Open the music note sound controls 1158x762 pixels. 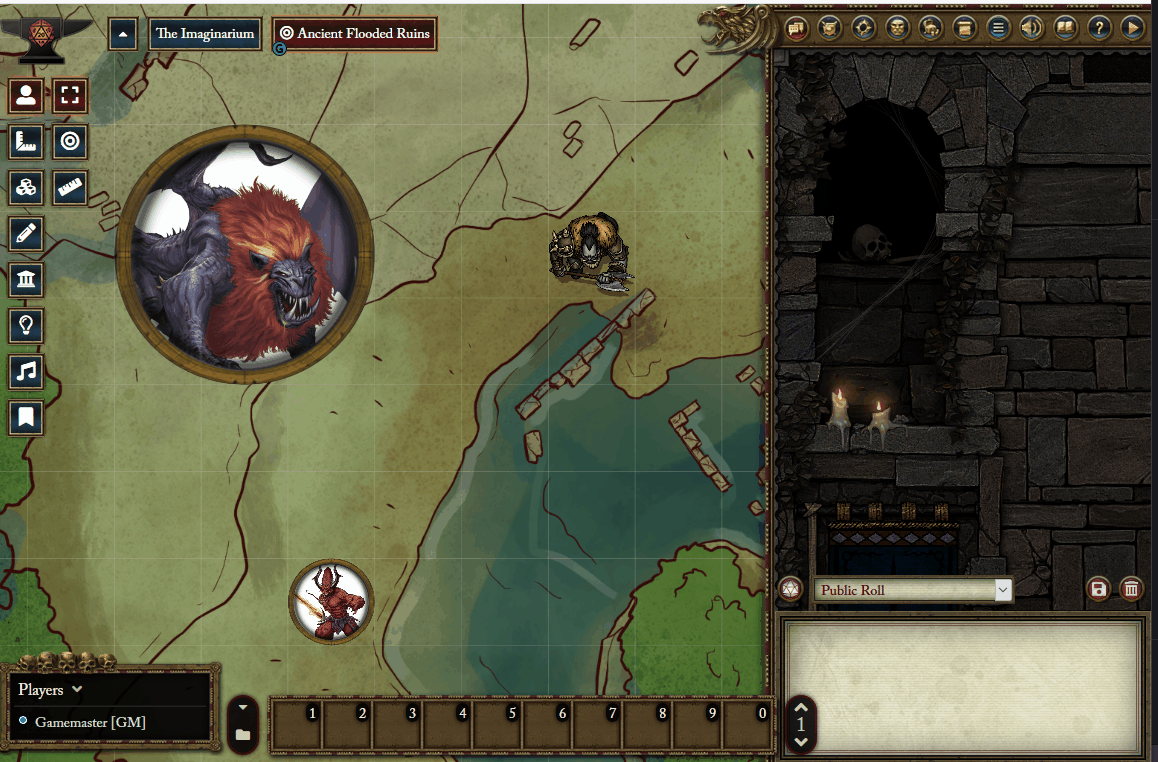(x=26, y=371)
